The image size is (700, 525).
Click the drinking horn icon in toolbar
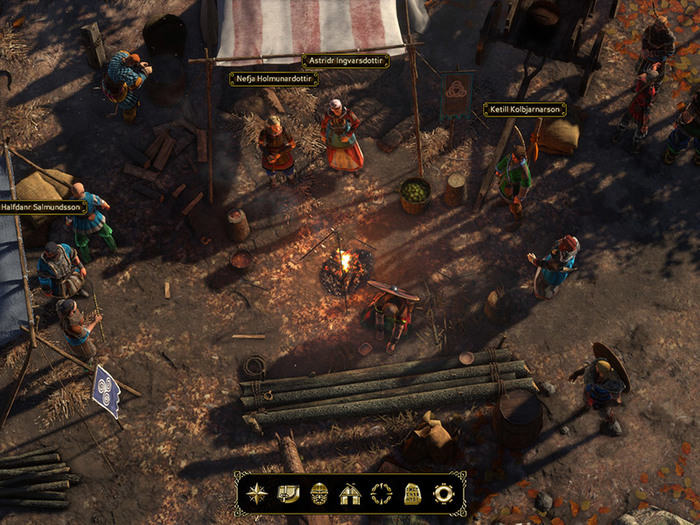(288, 493)
